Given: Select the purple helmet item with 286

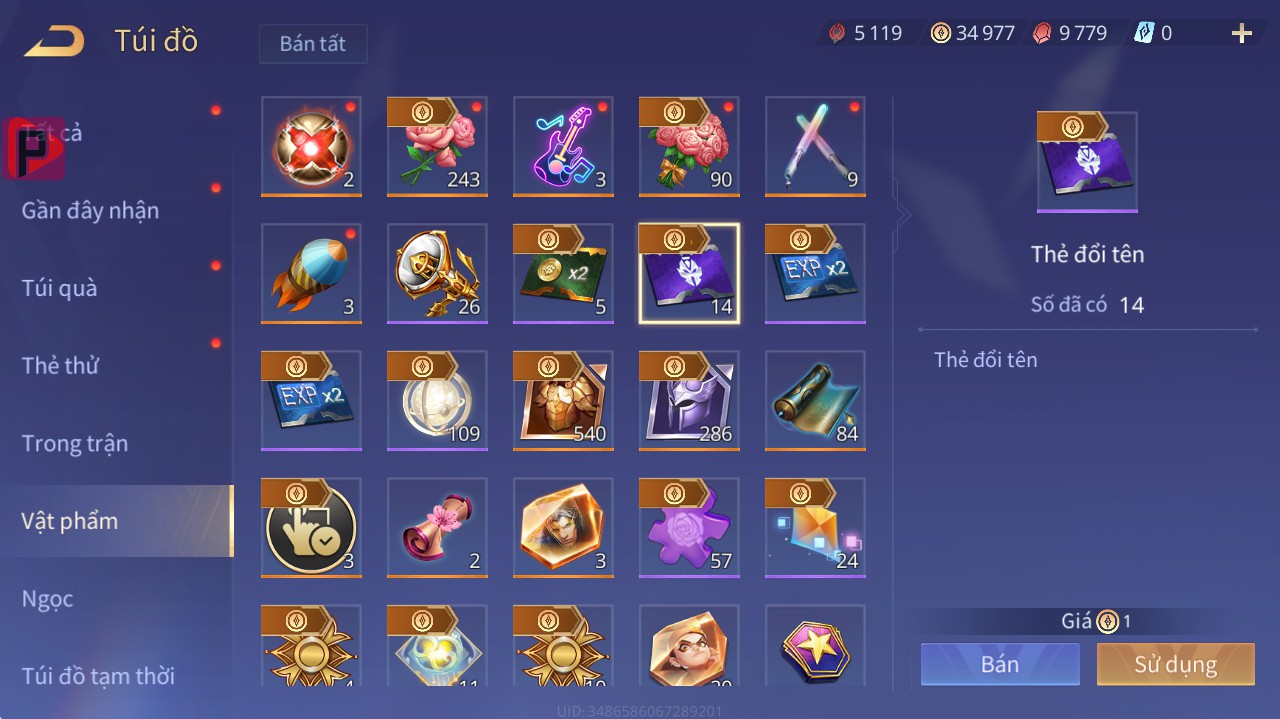Looking at the screenshot, I should pyautogui.click(x=689, y=401).
